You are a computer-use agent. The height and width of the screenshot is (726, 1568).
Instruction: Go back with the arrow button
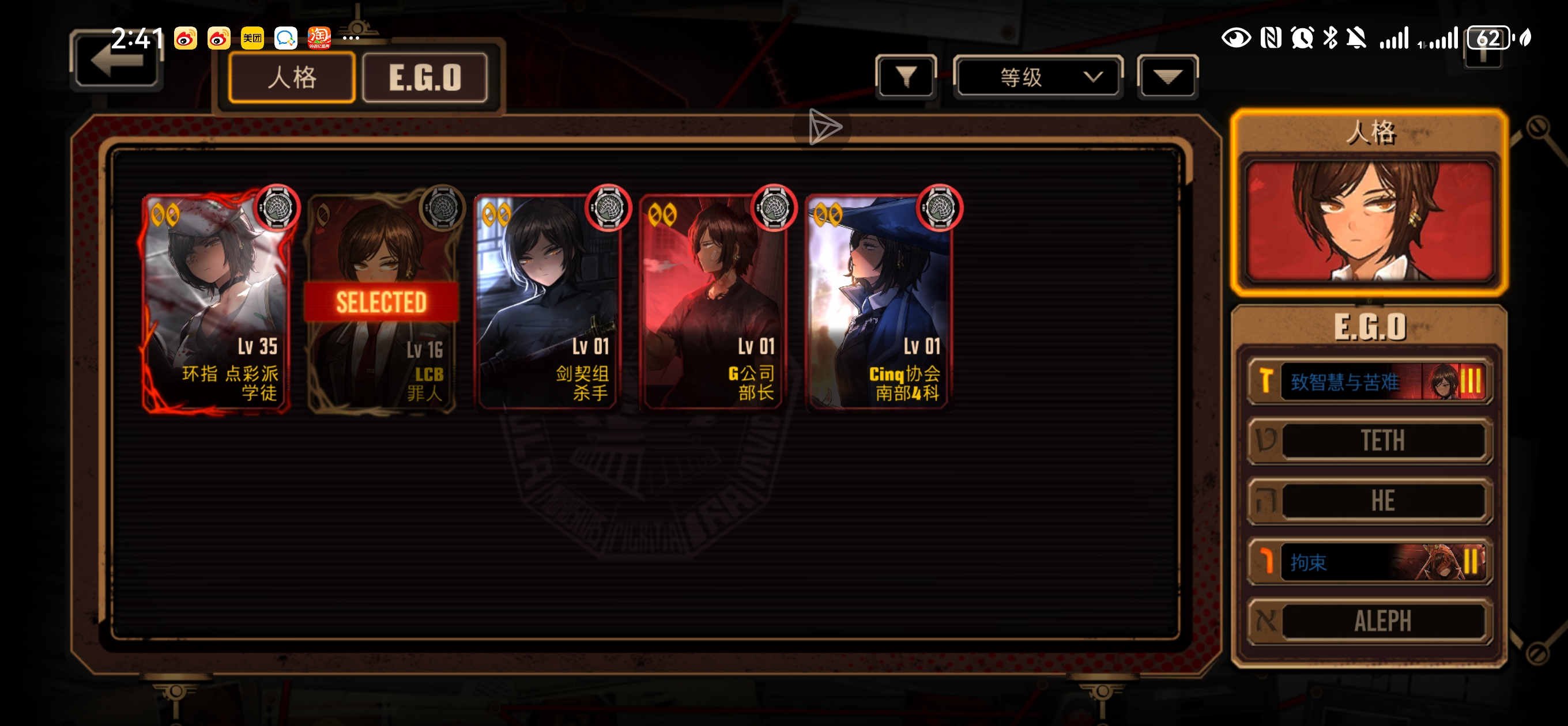coord(116,62)
